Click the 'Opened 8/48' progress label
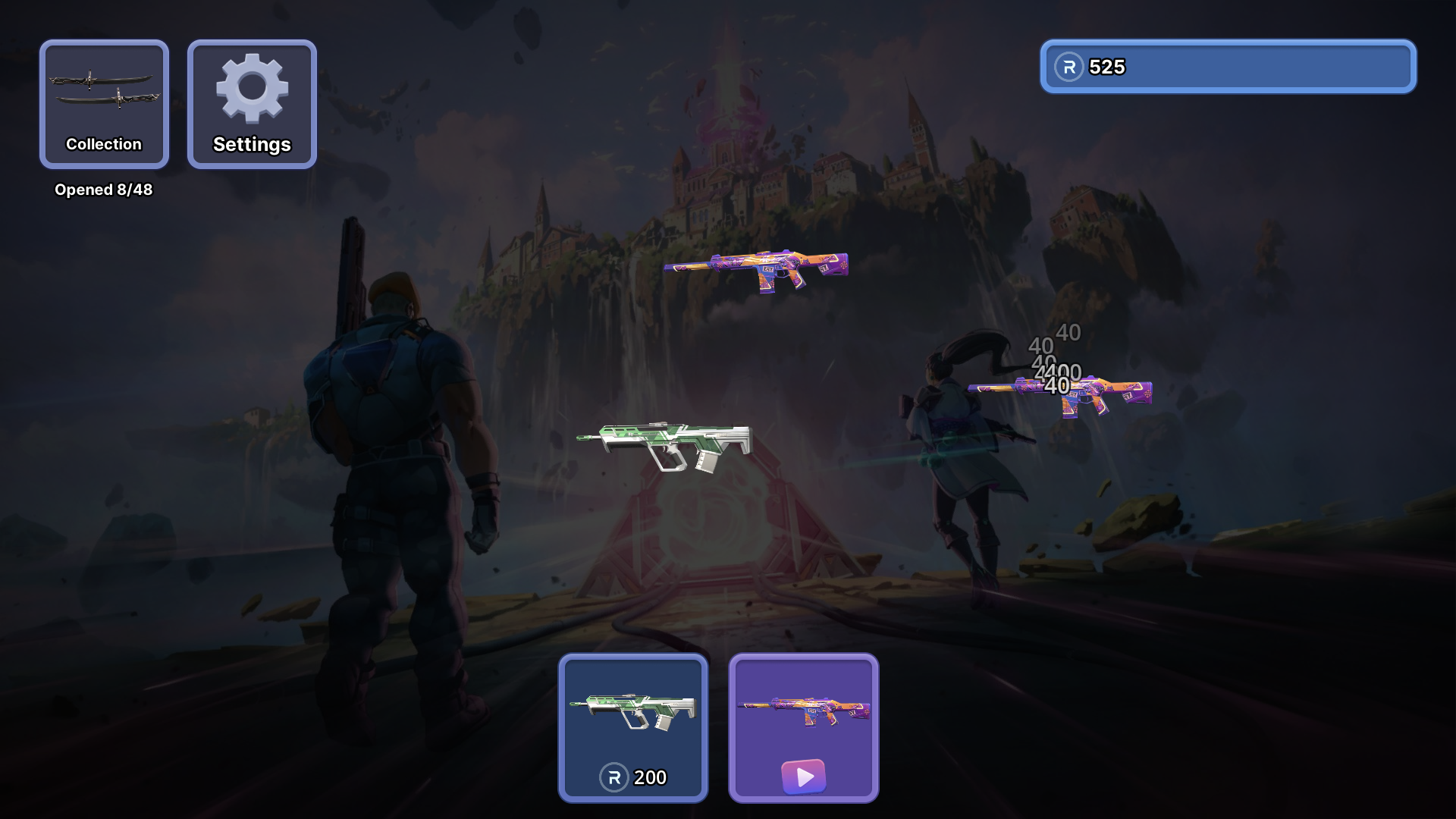The width and height of the screenshot is (1456, 819). 104,190
